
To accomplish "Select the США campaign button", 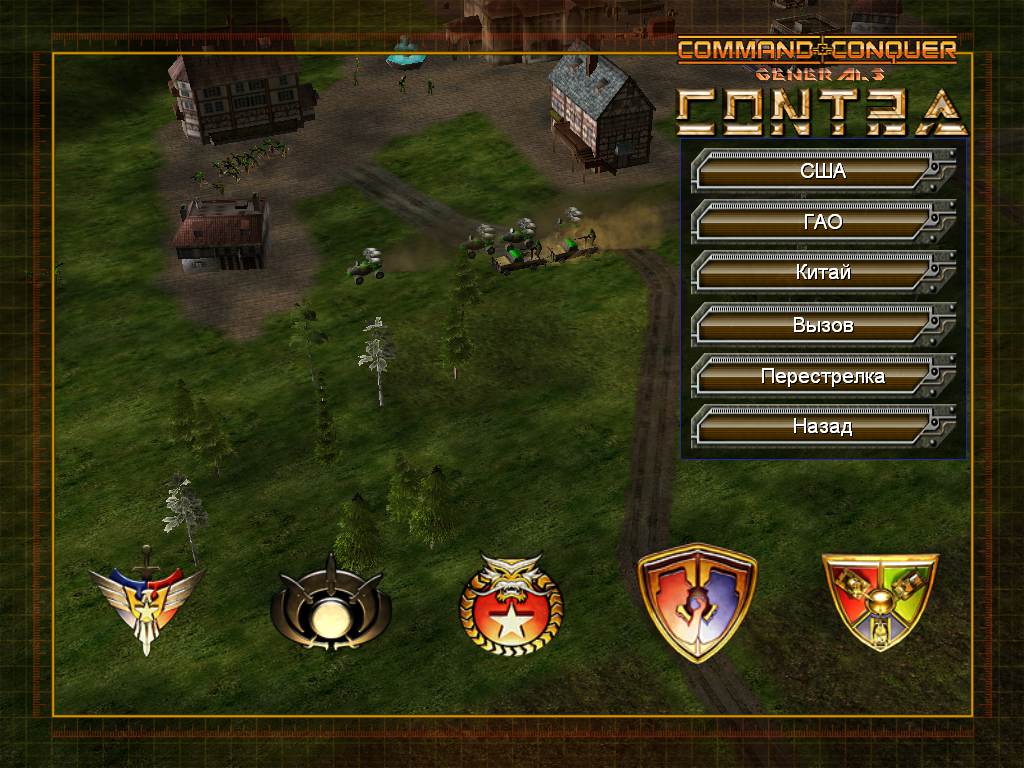I will point(822,171).
